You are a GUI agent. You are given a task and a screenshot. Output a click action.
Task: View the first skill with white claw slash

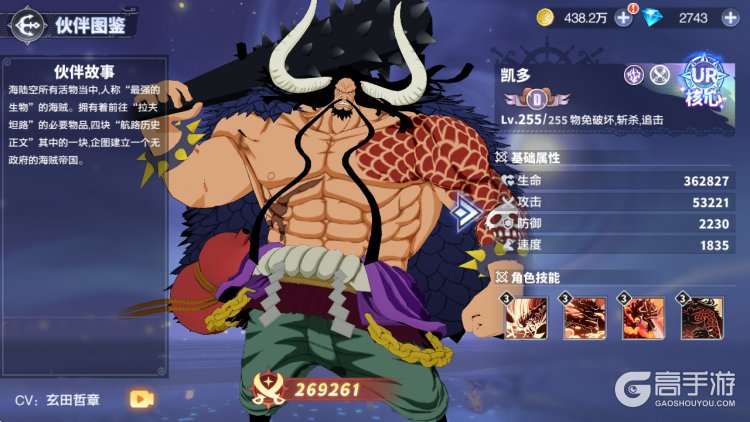pos(524,318)
